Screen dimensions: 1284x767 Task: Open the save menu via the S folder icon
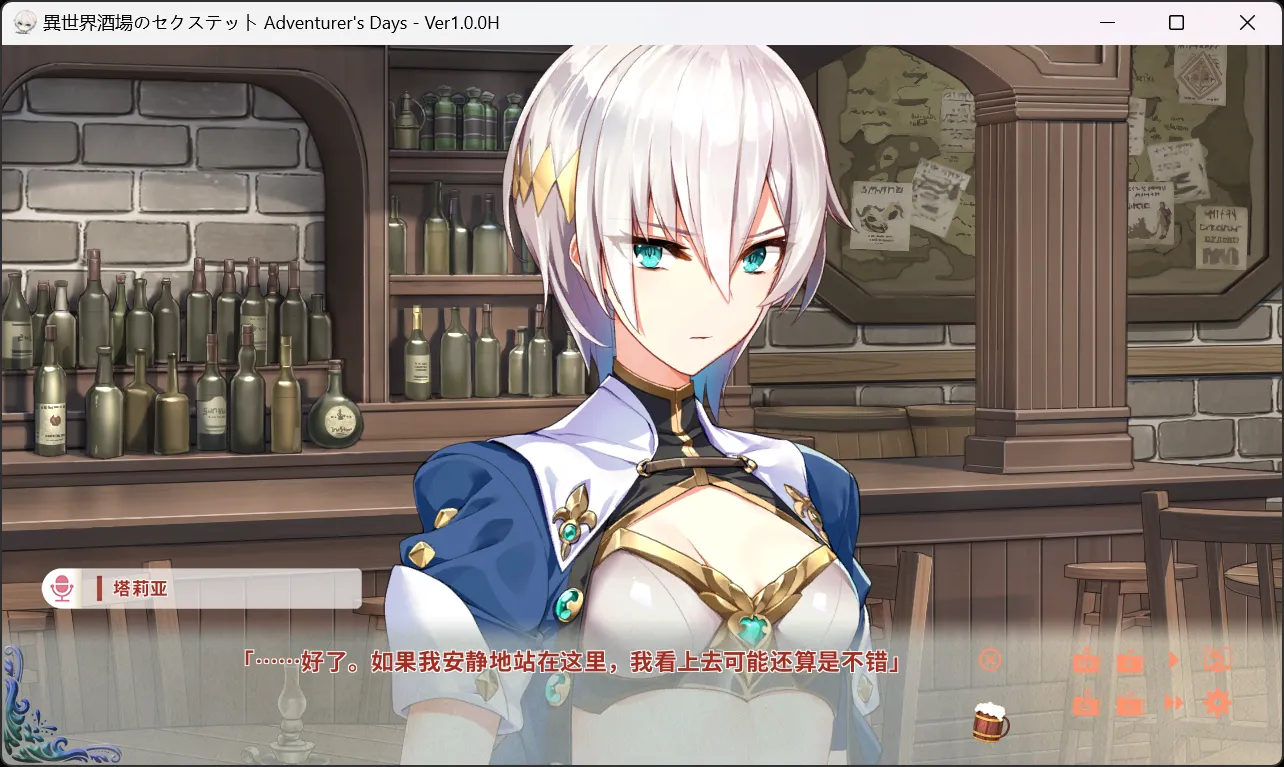pos(1130,662)
